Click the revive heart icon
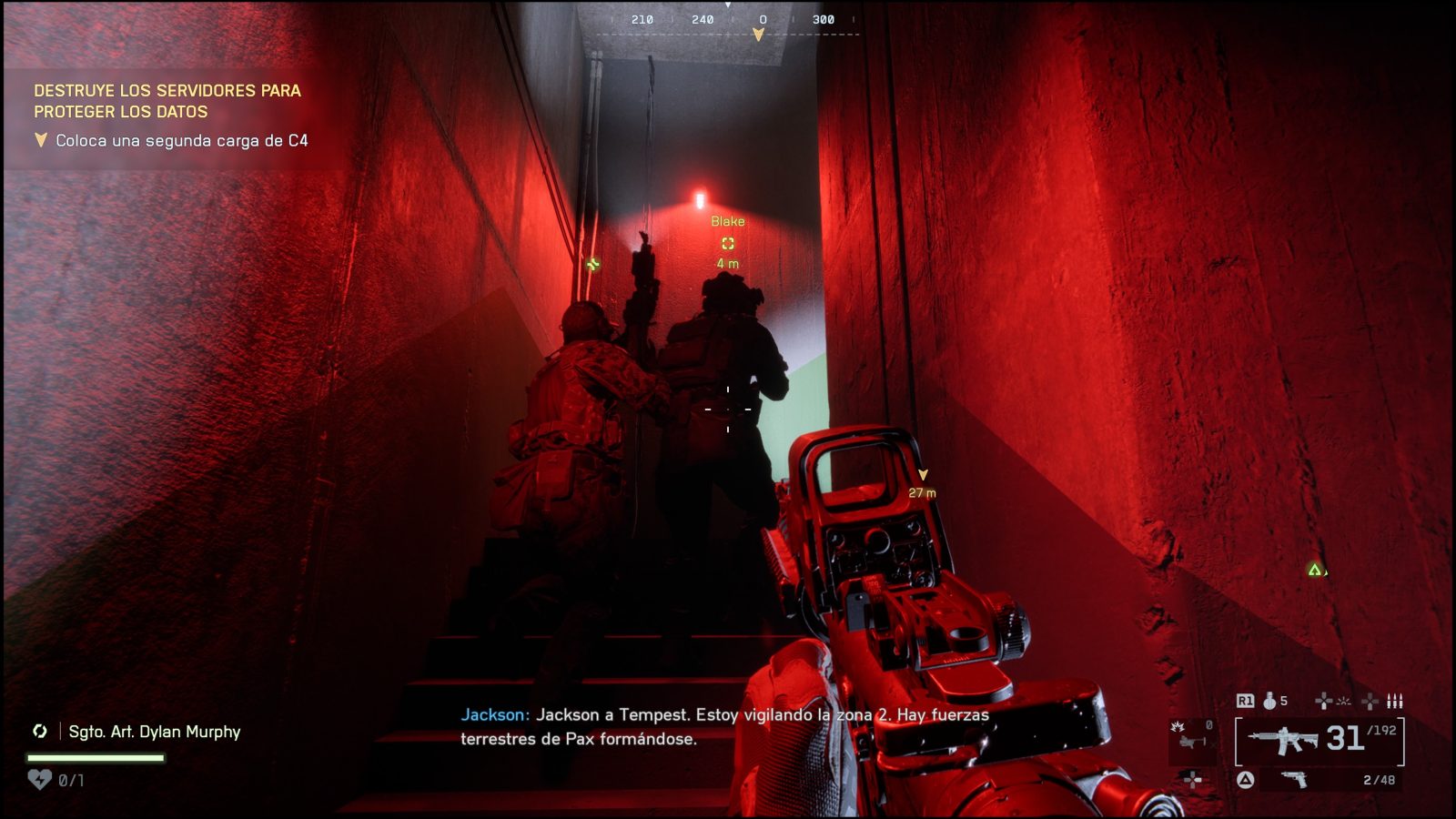This screenshot has width=1456, height=819. [x=39, y=780]
